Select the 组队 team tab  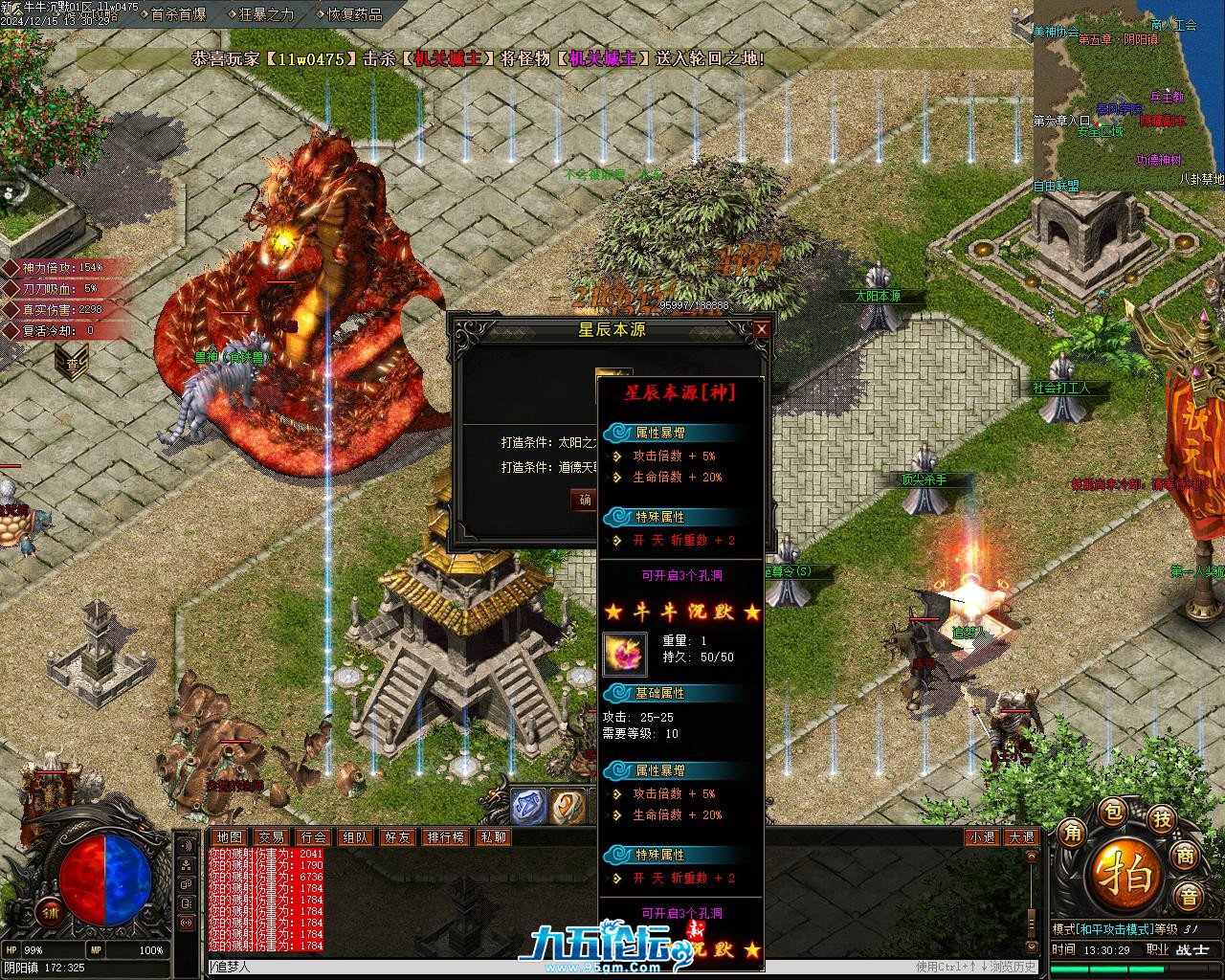click(x=356, y=837)
